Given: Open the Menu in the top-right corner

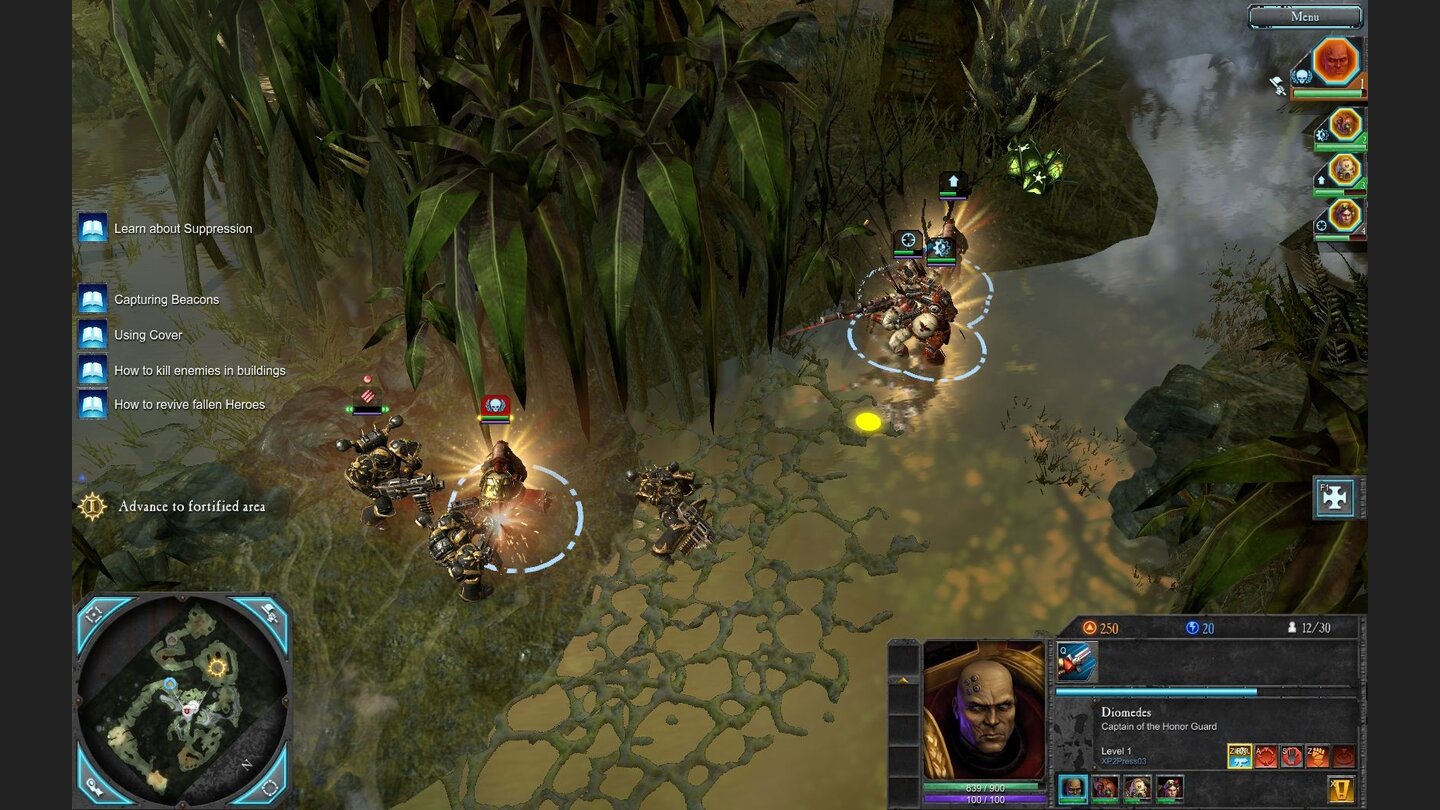Looking at the screenshot, I should (x=1305, y=16).
